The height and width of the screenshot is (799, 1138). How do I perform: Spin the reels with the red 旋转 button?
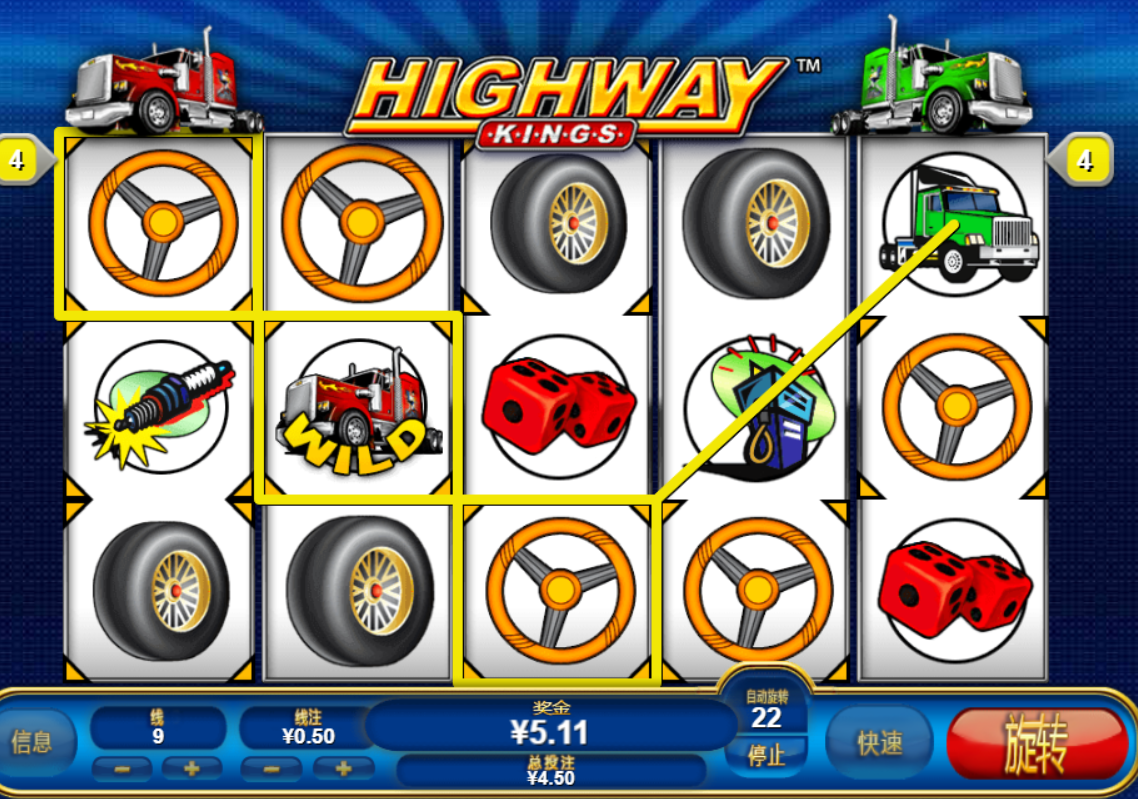[x=1036, y=742]
